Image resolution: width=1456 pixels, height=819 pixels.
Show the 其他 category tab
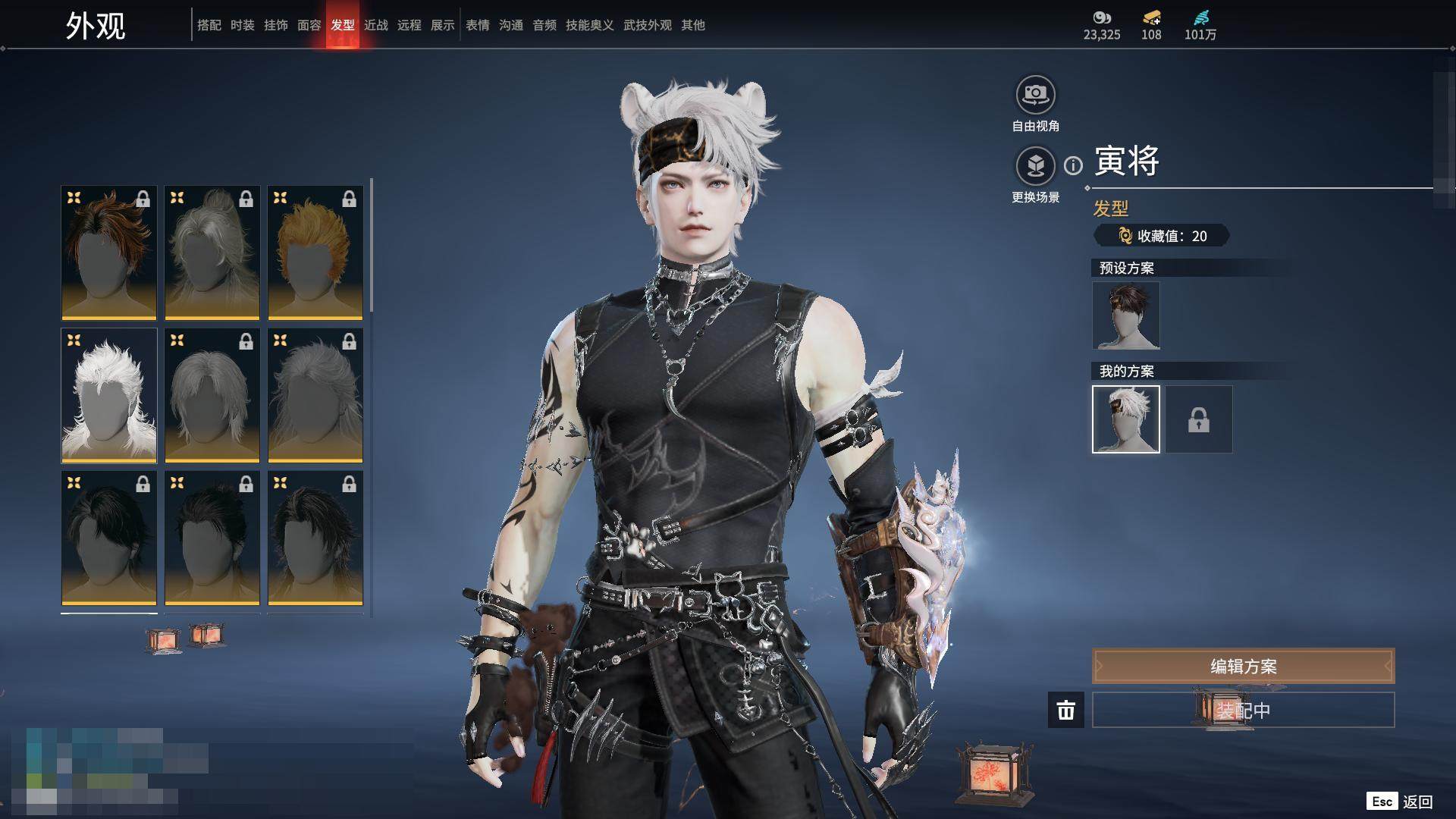tap(693, 25)
